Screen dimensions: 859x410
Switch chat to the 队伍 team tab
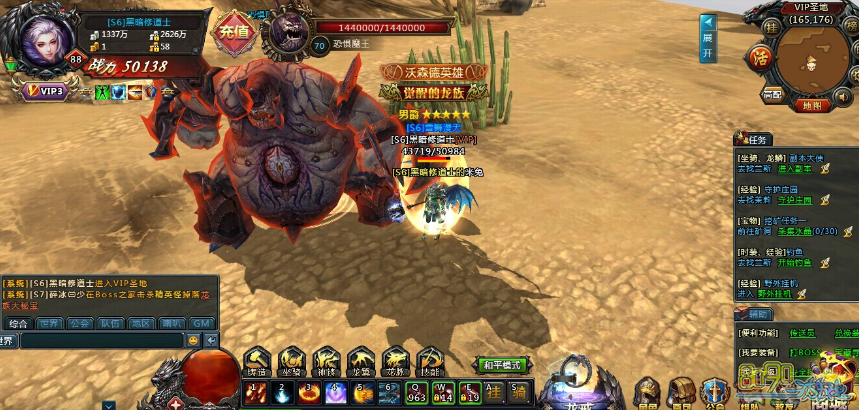pos(110,323)
